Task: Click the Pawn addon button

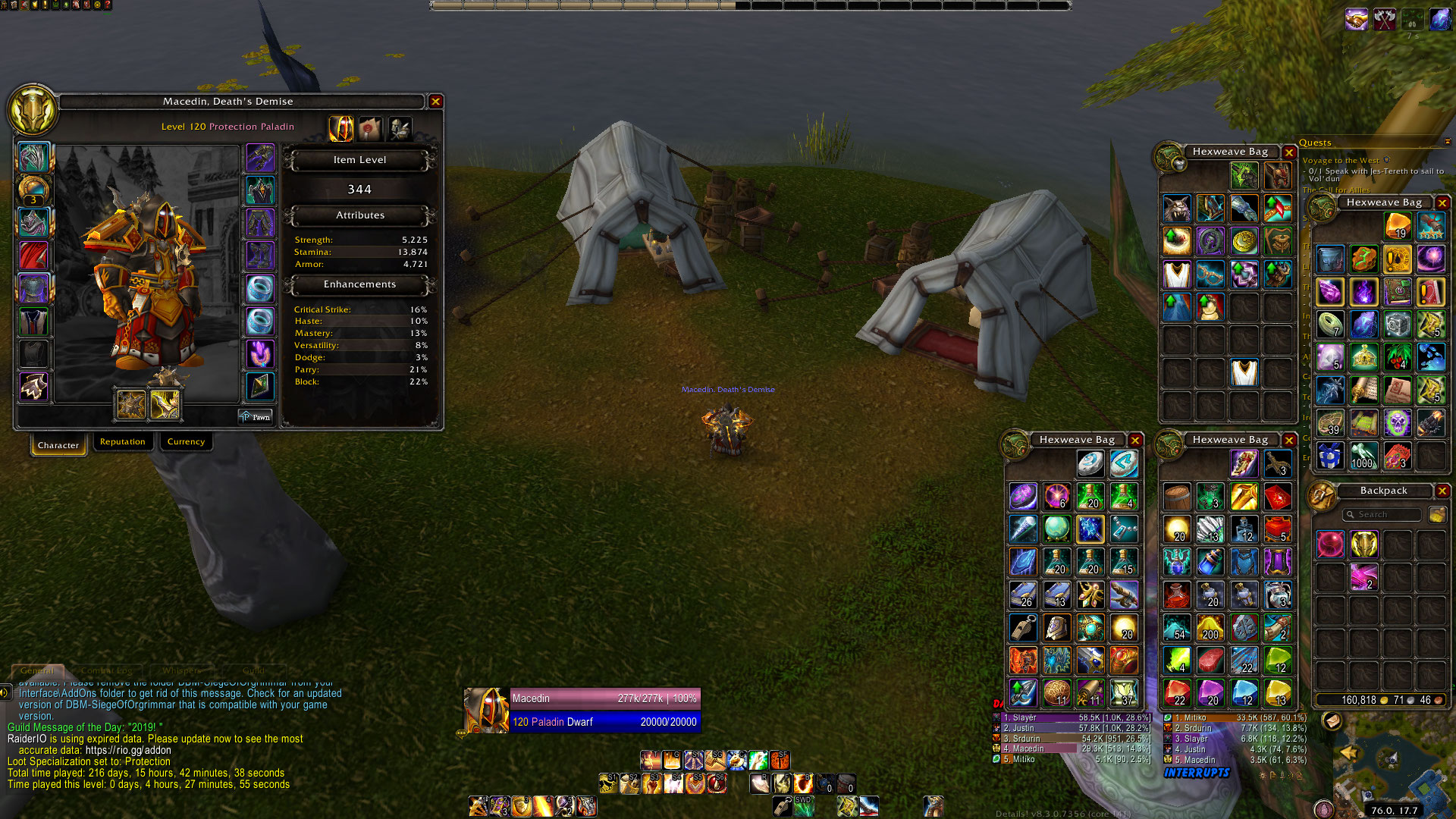Action: pyautogui.click(x=255, y=416)
